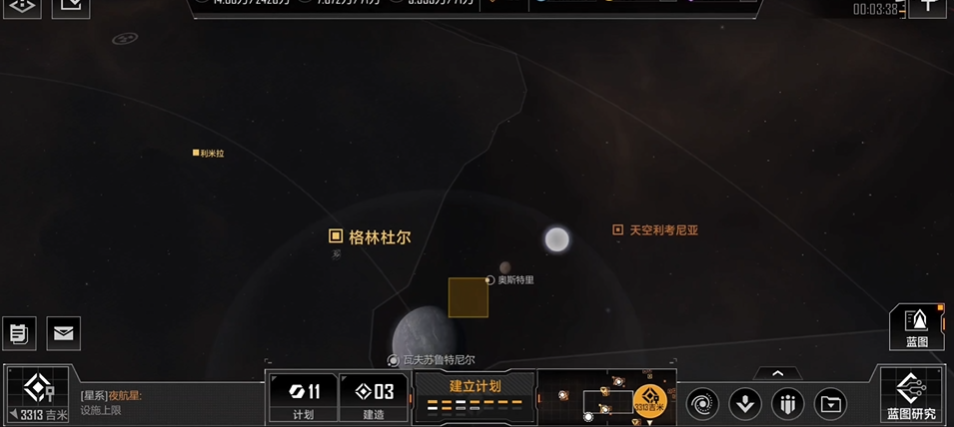The image size is (954, 427).
Task: Click the plus button beside the timer
Action: coord(927,6)
